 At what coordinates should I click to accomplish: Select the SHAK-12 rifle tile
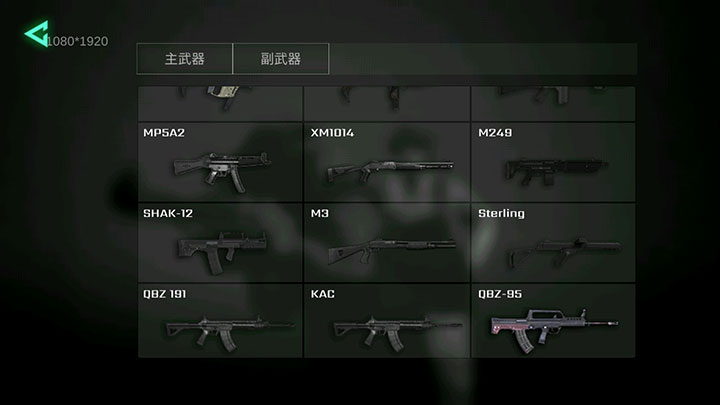tap(220, 241)
